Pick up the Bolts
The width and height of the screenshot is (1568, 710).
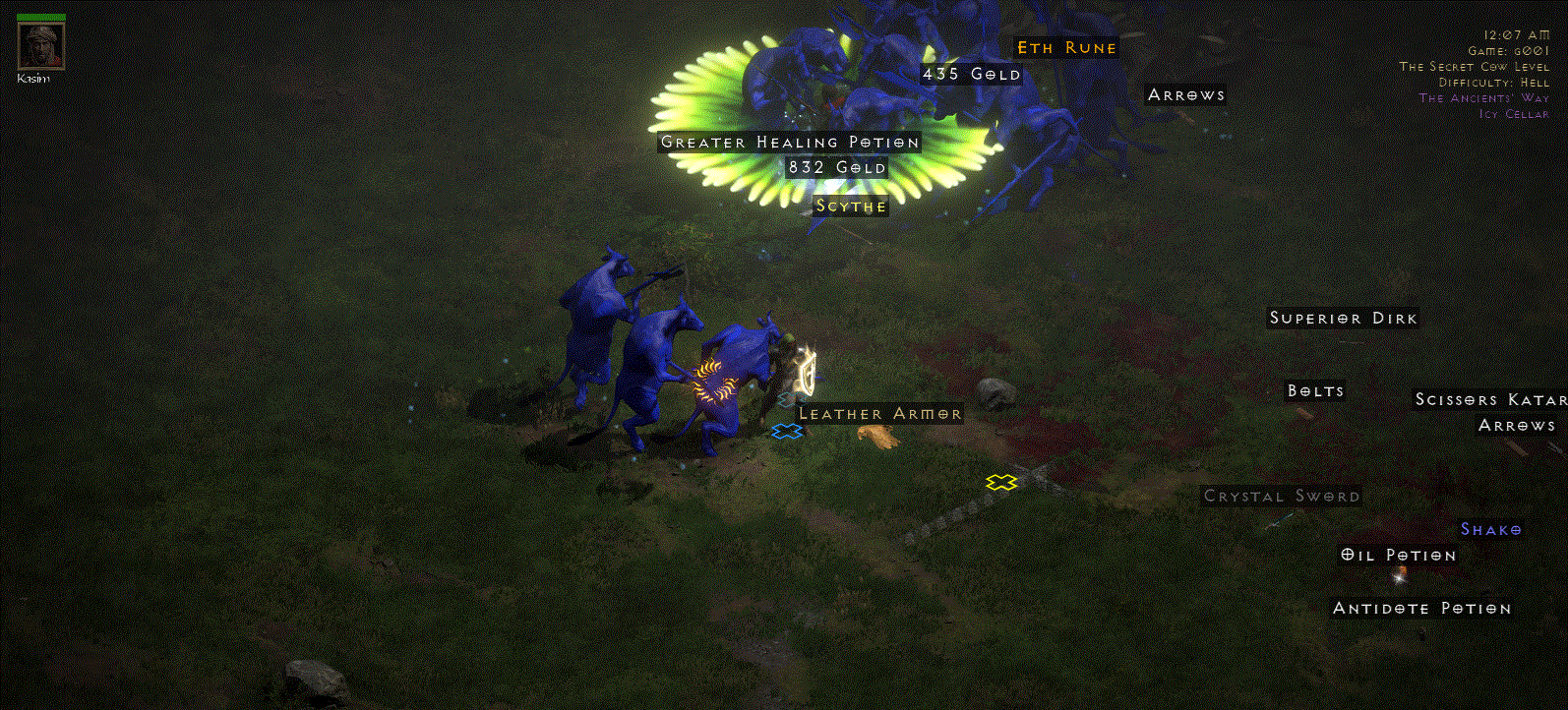1315,390
